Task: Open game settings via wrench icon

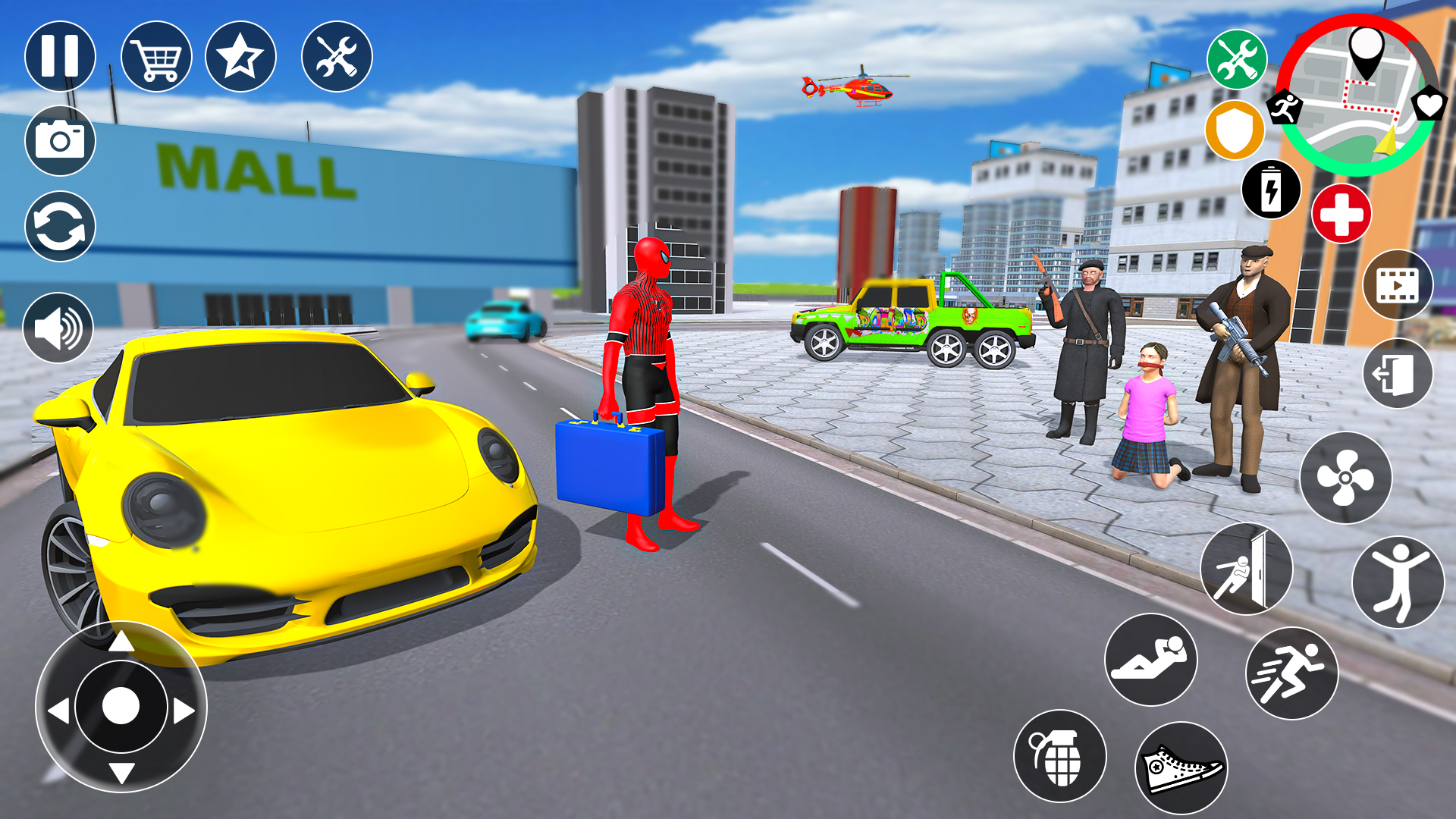Action: (x=336, y=57)
